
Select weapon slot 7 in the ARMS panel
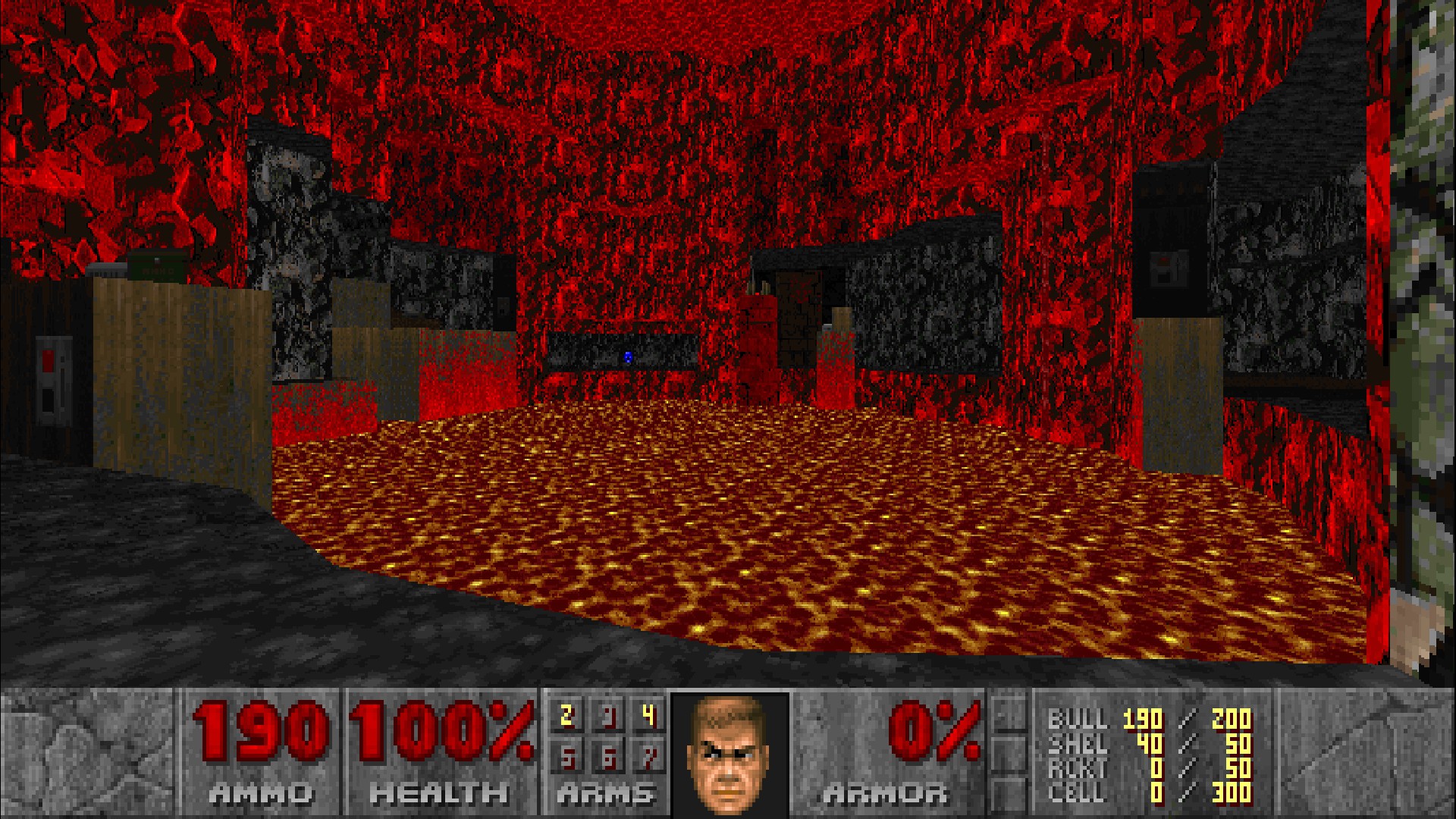(x=648, y=758)
